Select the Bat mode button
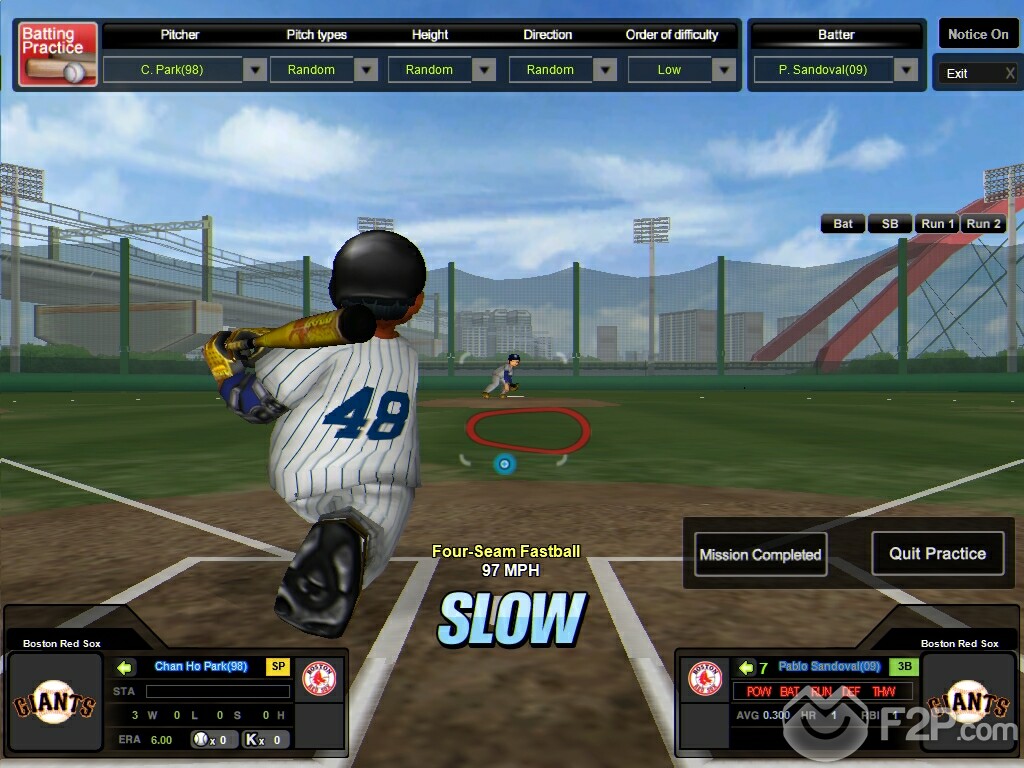The height and width of the screenshot is (768, 1024). click(x=843, y=224)
